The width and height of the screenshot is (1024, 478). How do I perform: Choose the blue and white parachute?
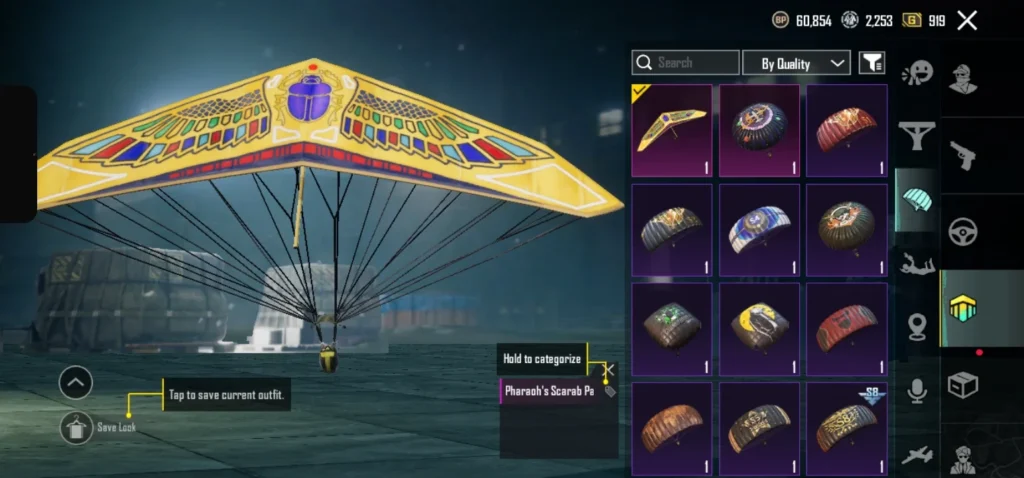click(x=759, y=229)
